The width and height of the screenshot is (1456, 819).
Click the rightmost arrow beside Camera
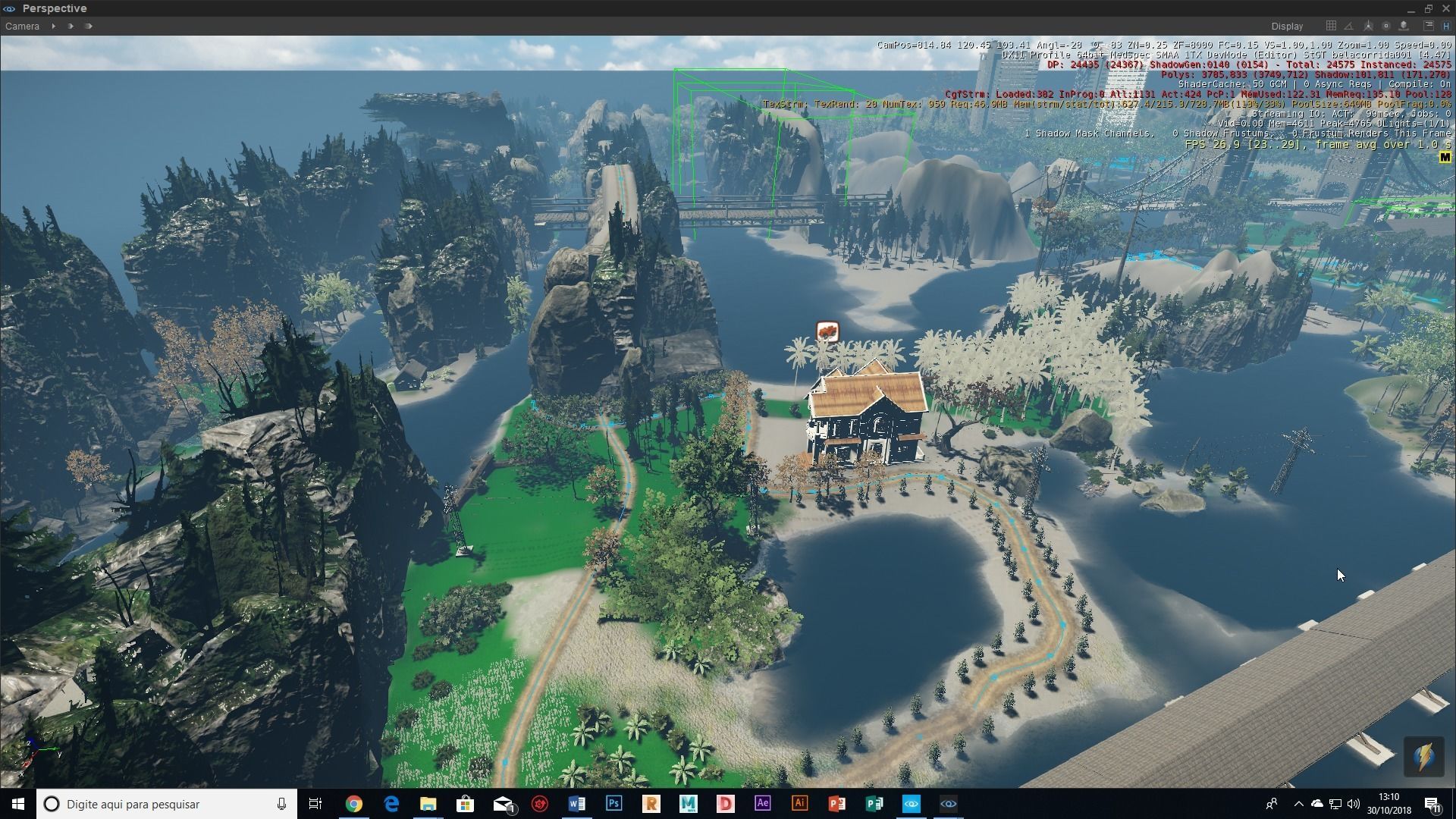(89, 26)
